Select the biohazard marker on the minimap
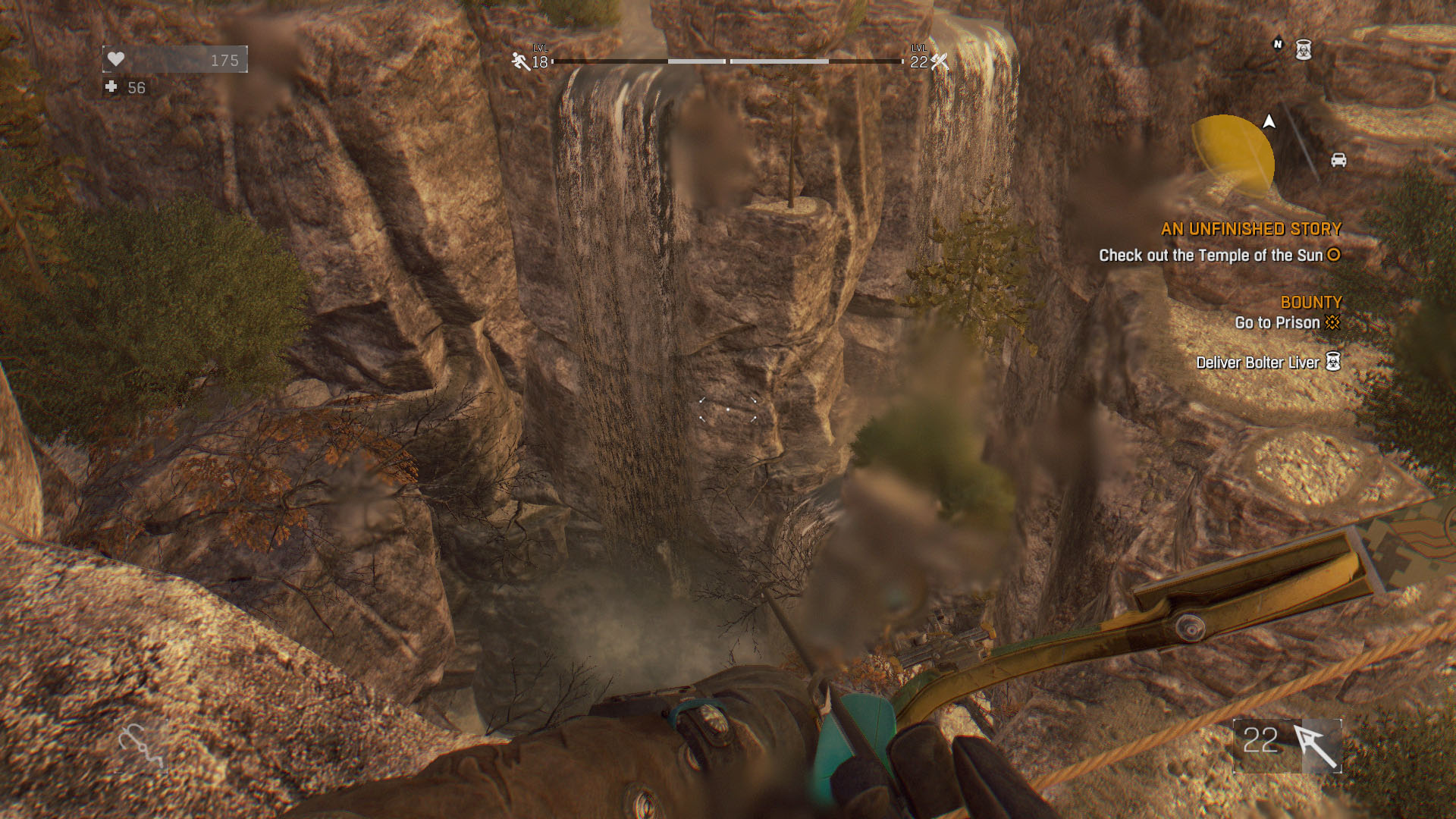 coord(1303,50)
